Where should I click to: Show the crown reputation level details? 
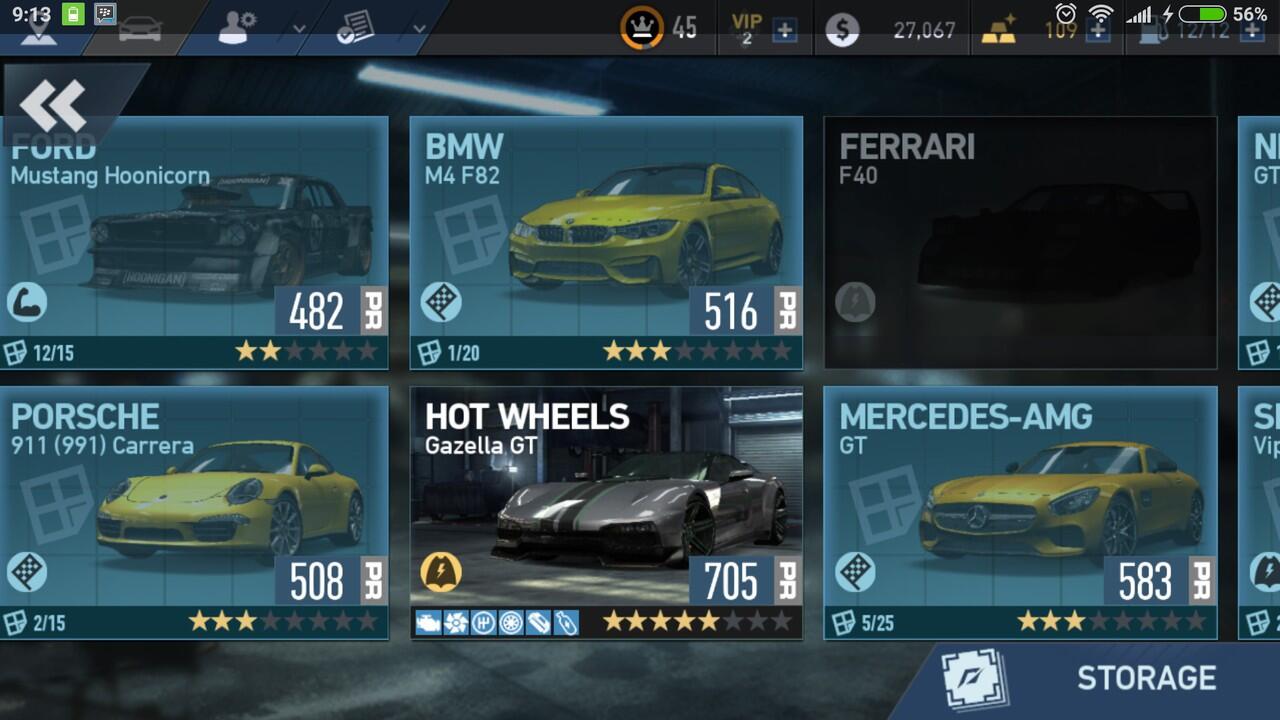(642, 28)
